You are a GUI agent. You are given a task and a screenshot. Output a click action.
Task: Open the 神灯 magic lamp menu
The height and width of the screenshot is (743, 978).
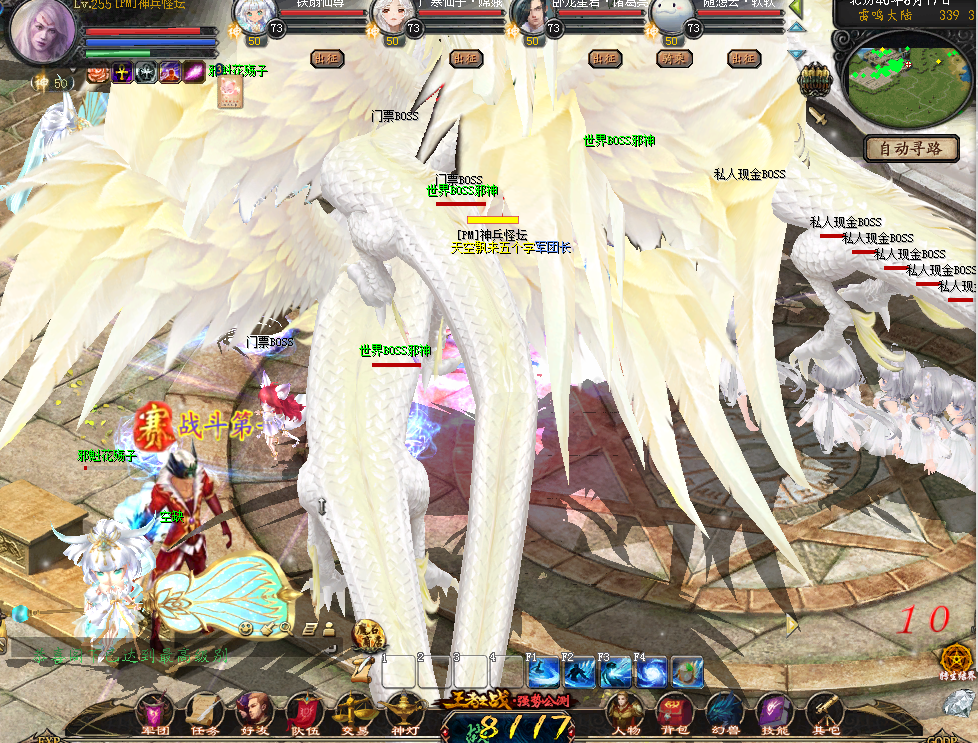click(405, 712)
